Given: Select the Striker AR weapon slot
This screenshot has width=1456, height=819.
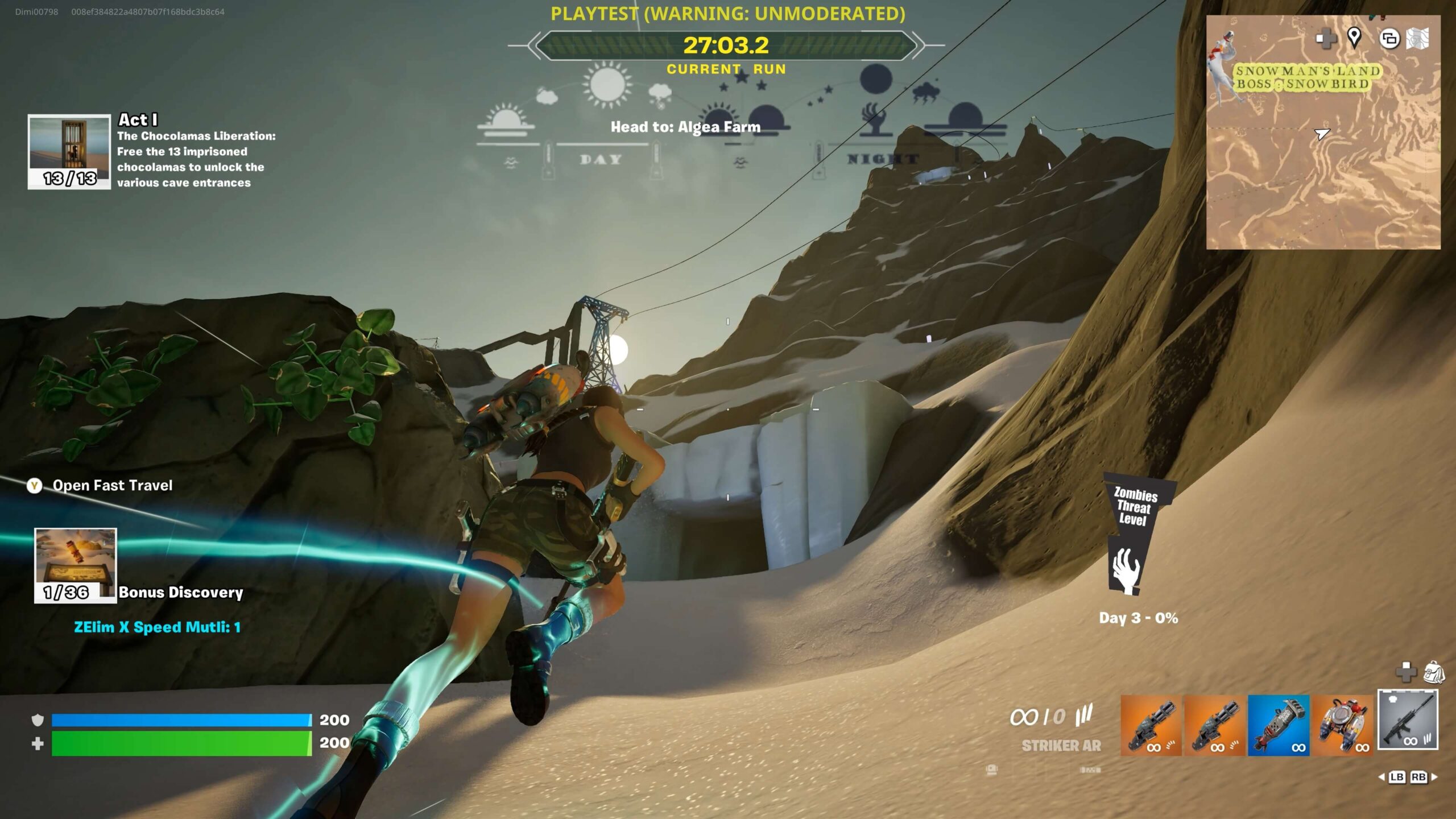Looking at the screenshot, I should (1407, 720).
